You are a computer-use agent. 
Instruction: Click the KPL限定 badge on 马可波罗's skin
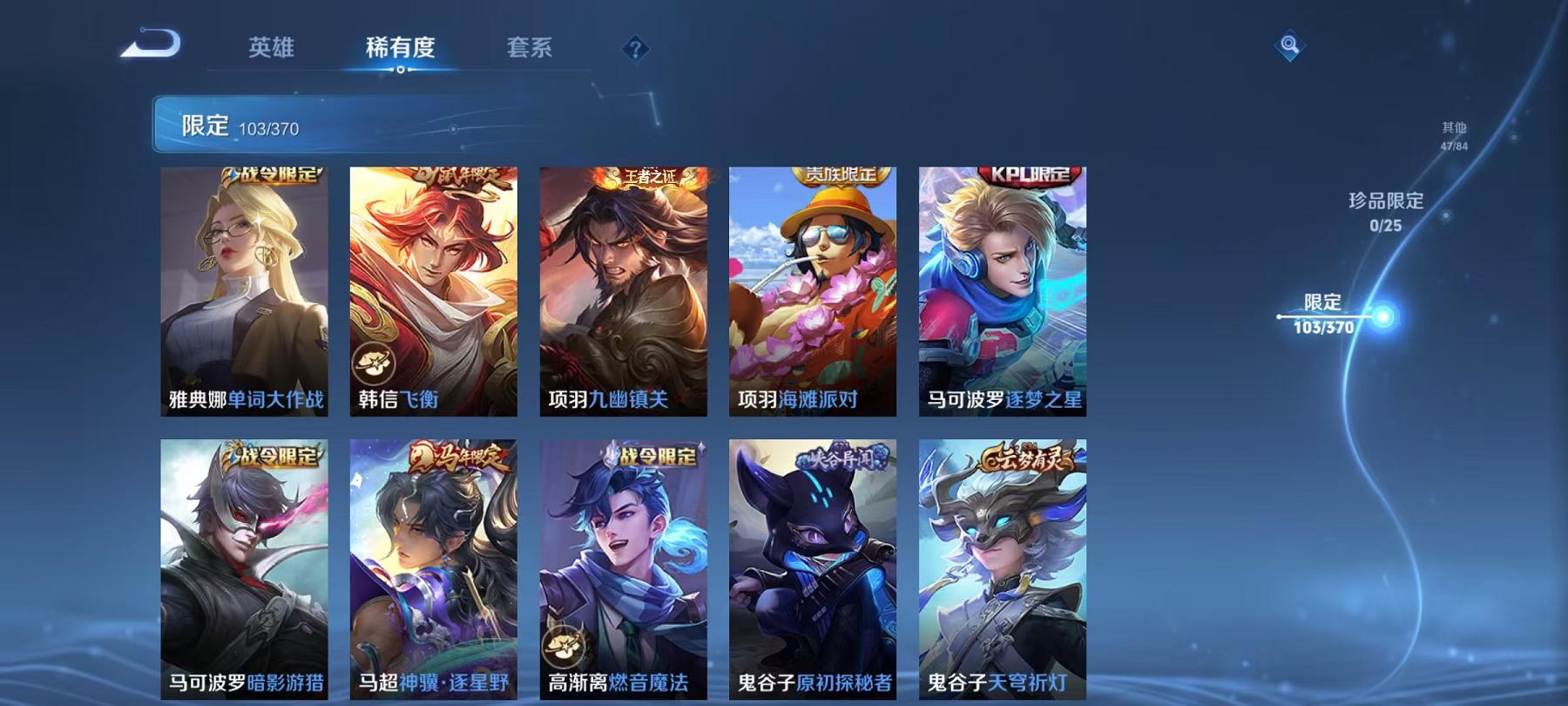pos(1028,173)
